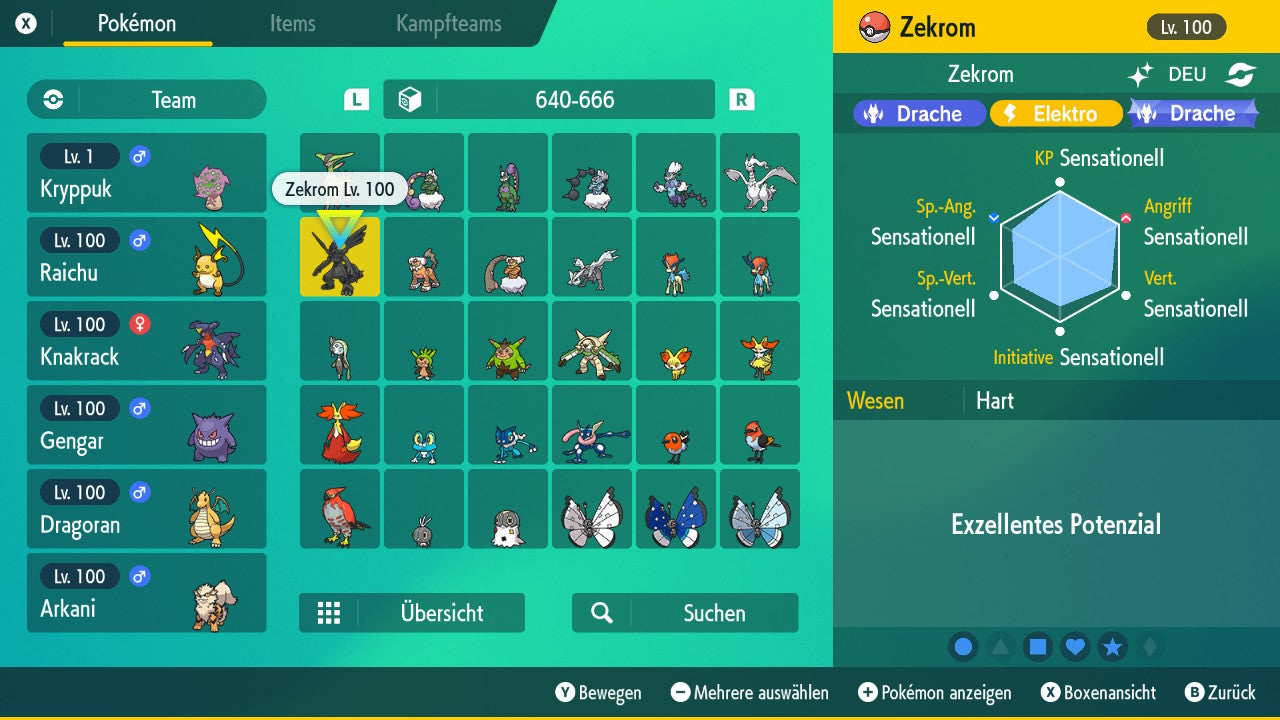Viewport: 1280px width, 720px height.
Task: Click the Übersicht grid icon
Action: point(330,613)
